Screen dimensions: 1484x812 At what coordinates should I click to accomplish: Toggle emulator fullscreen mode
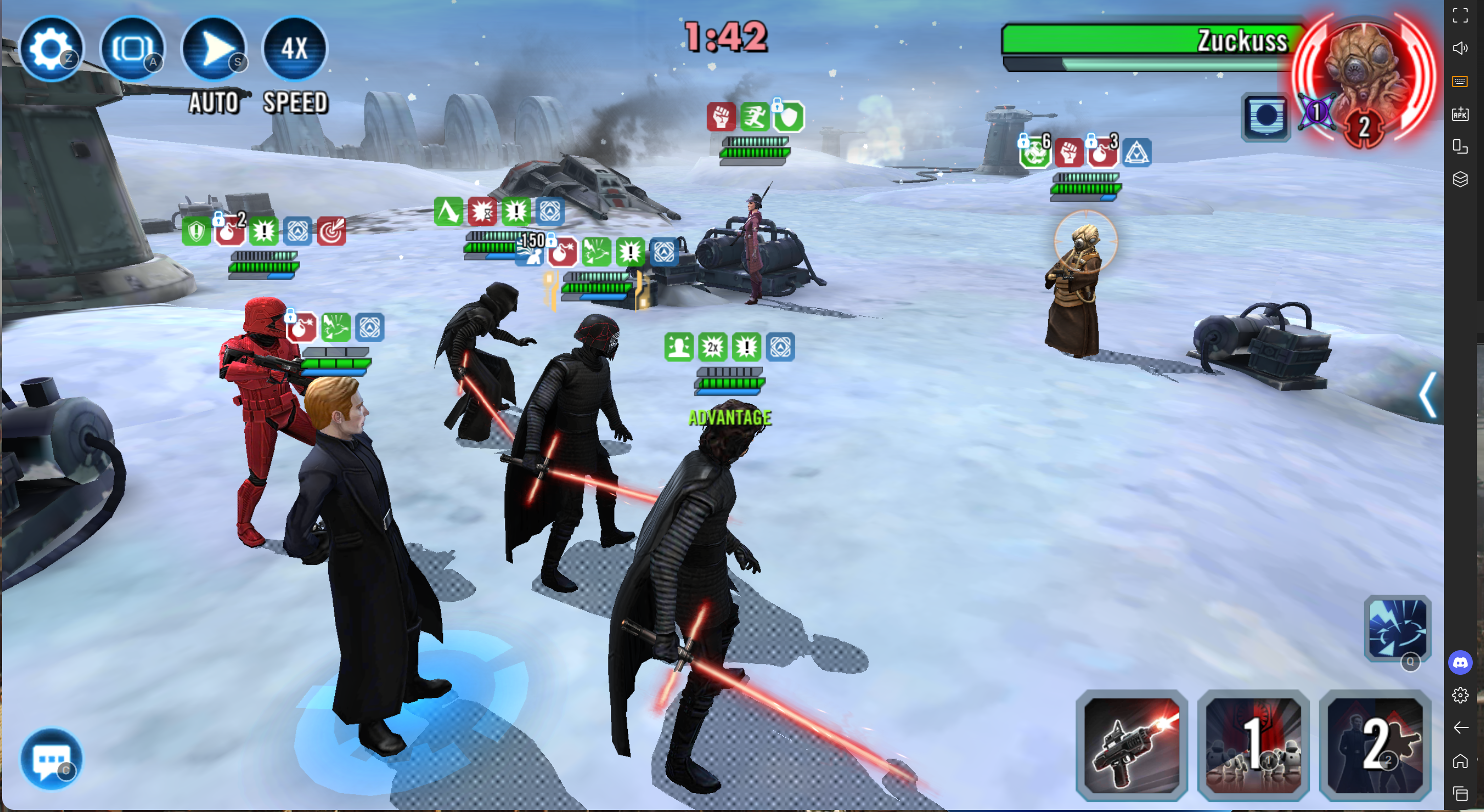coord(1460,15)
